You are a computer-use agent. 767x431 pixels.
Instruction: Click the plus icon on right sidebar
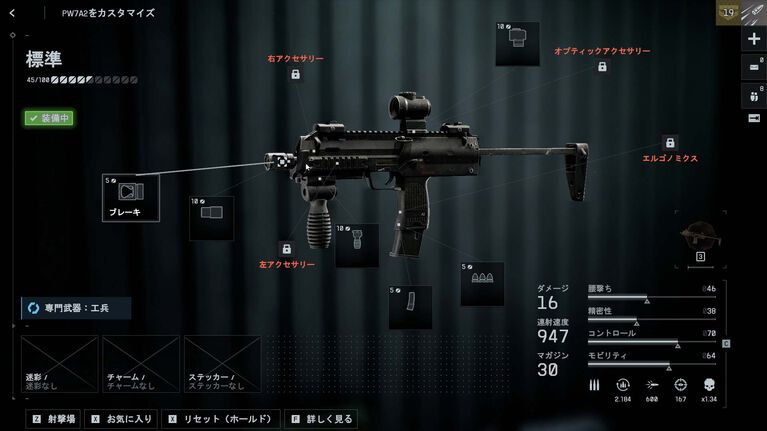(754, 39)
